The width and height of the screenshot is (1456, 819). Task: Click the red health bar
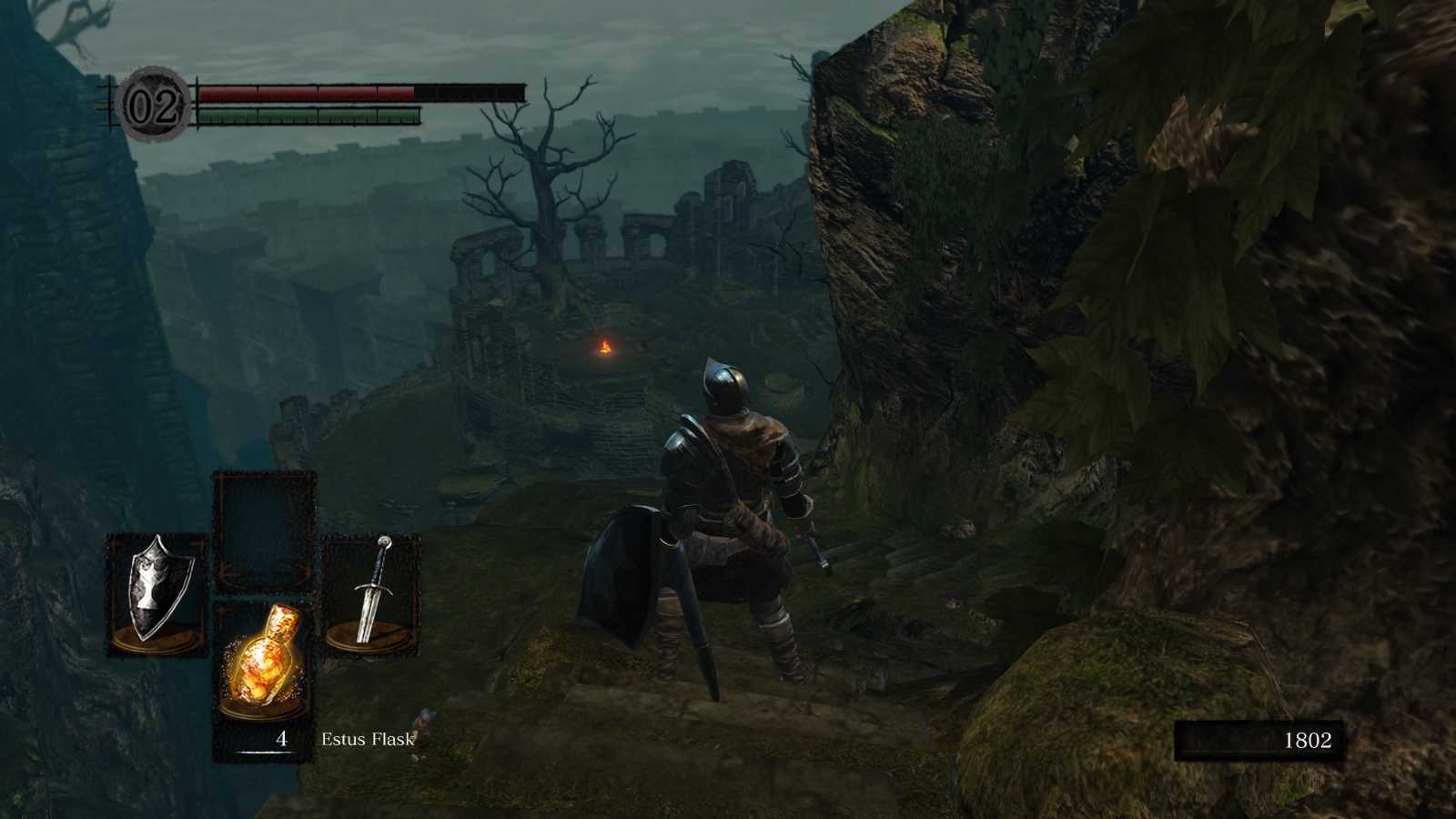pos(309,91)
